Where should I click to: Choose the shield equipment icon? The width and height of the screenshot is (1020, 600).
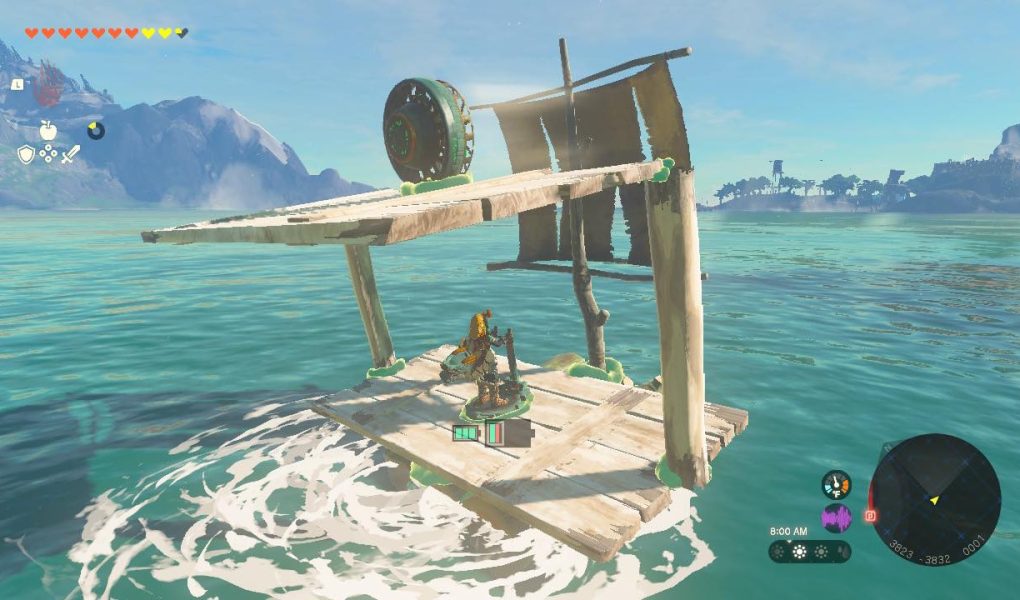point(26,154)
